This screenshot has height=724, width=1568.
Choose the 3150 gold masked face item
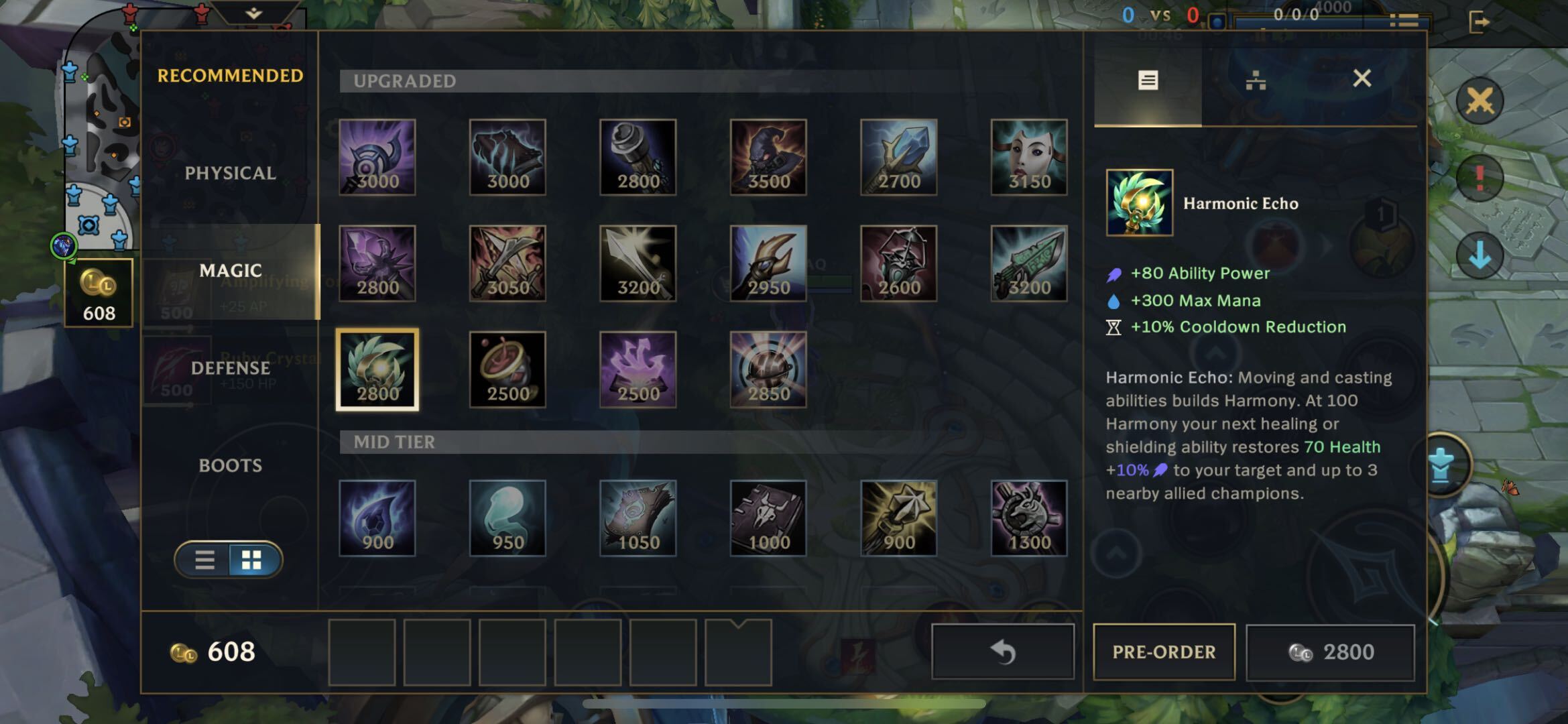coord(1029,158)
